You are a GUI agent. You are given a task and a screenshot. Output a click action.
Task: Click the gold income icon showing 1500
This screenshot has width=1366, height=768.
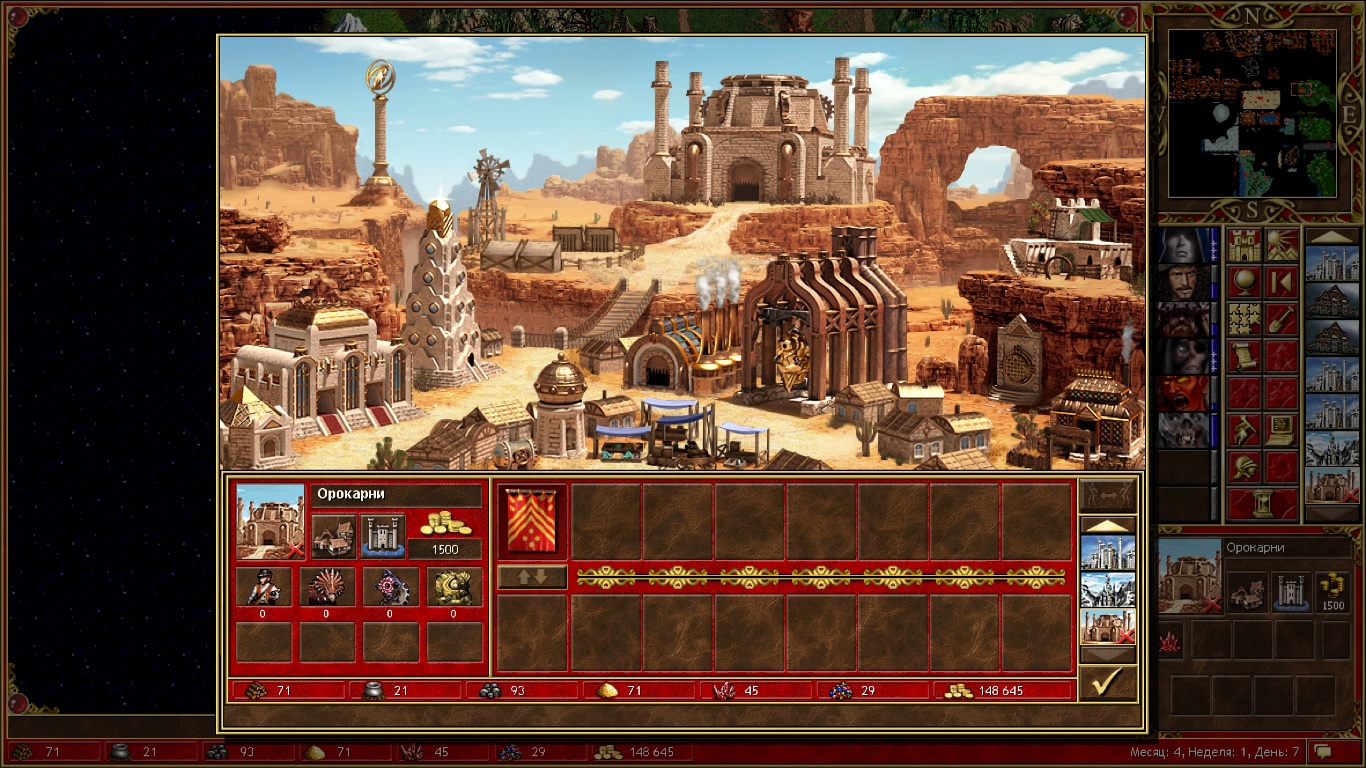[444, 525]
